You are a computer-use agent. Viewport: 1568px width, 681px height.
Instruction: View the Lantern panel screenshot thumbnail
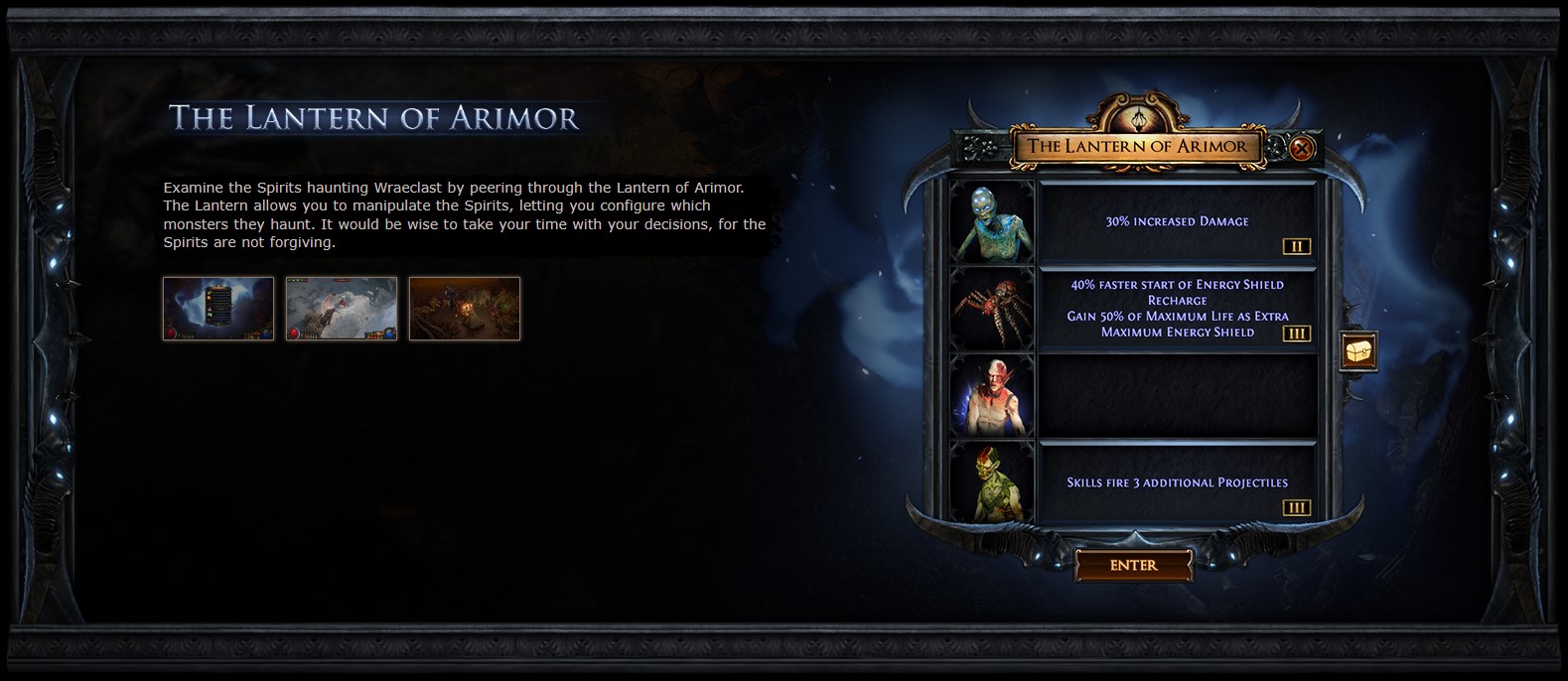click(x=218, y=309)
